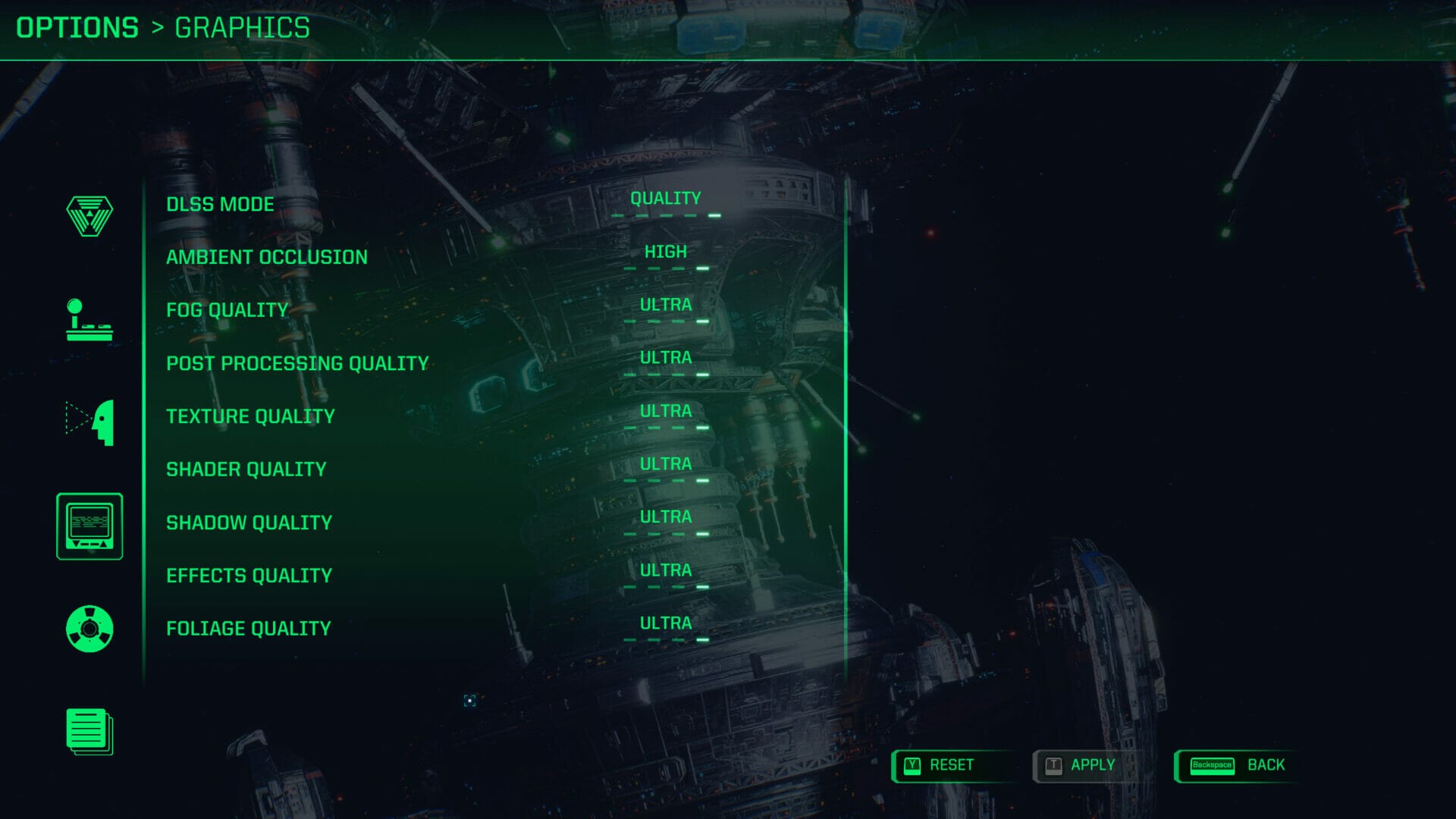Image resolution: width=1456 pixels, height=819 pixels.
Task: Return to Options from the breadcrumb
Action: point(77,28)
